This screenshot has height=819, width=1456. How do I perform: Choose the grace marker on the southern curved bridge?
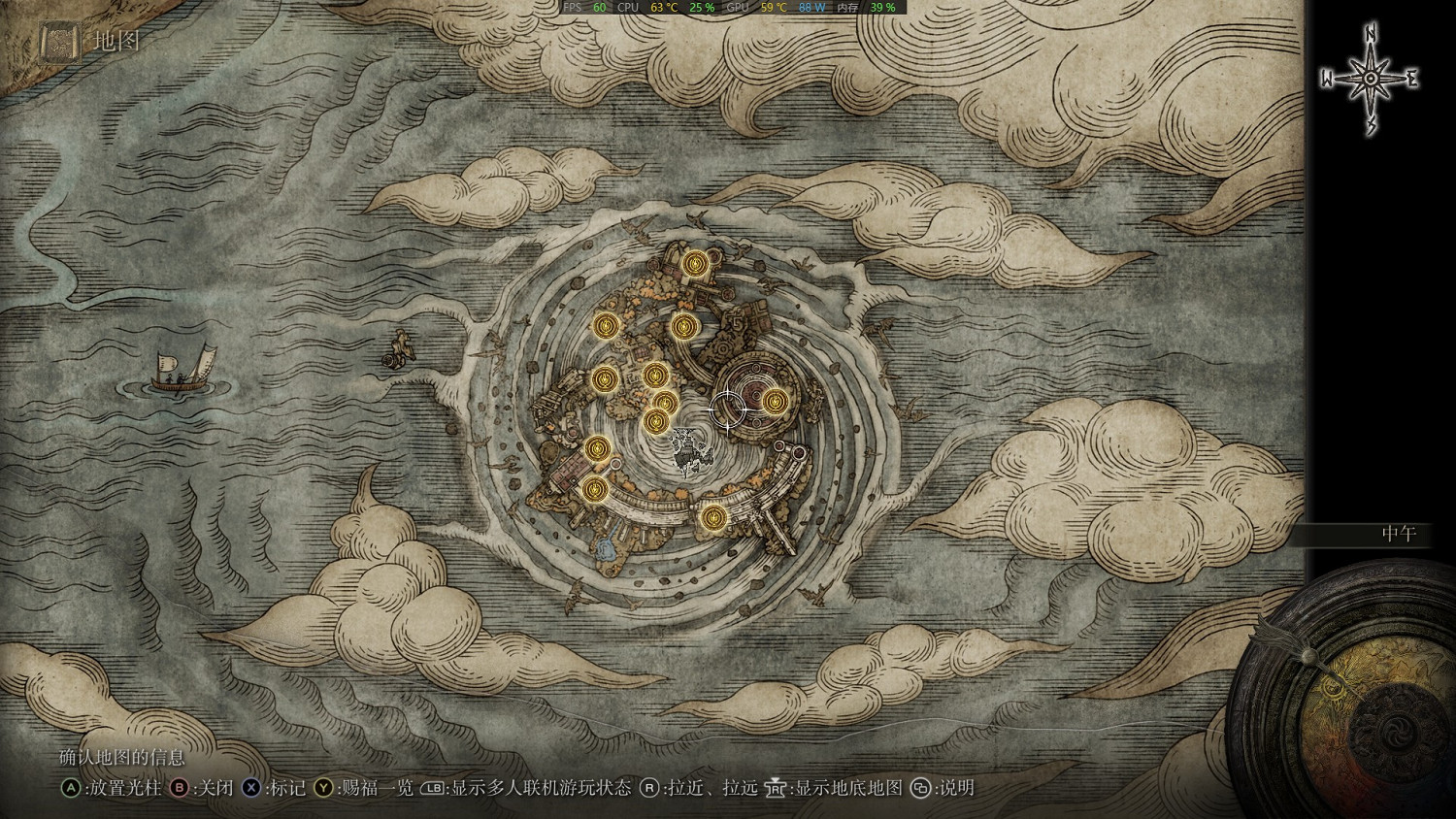713,517
